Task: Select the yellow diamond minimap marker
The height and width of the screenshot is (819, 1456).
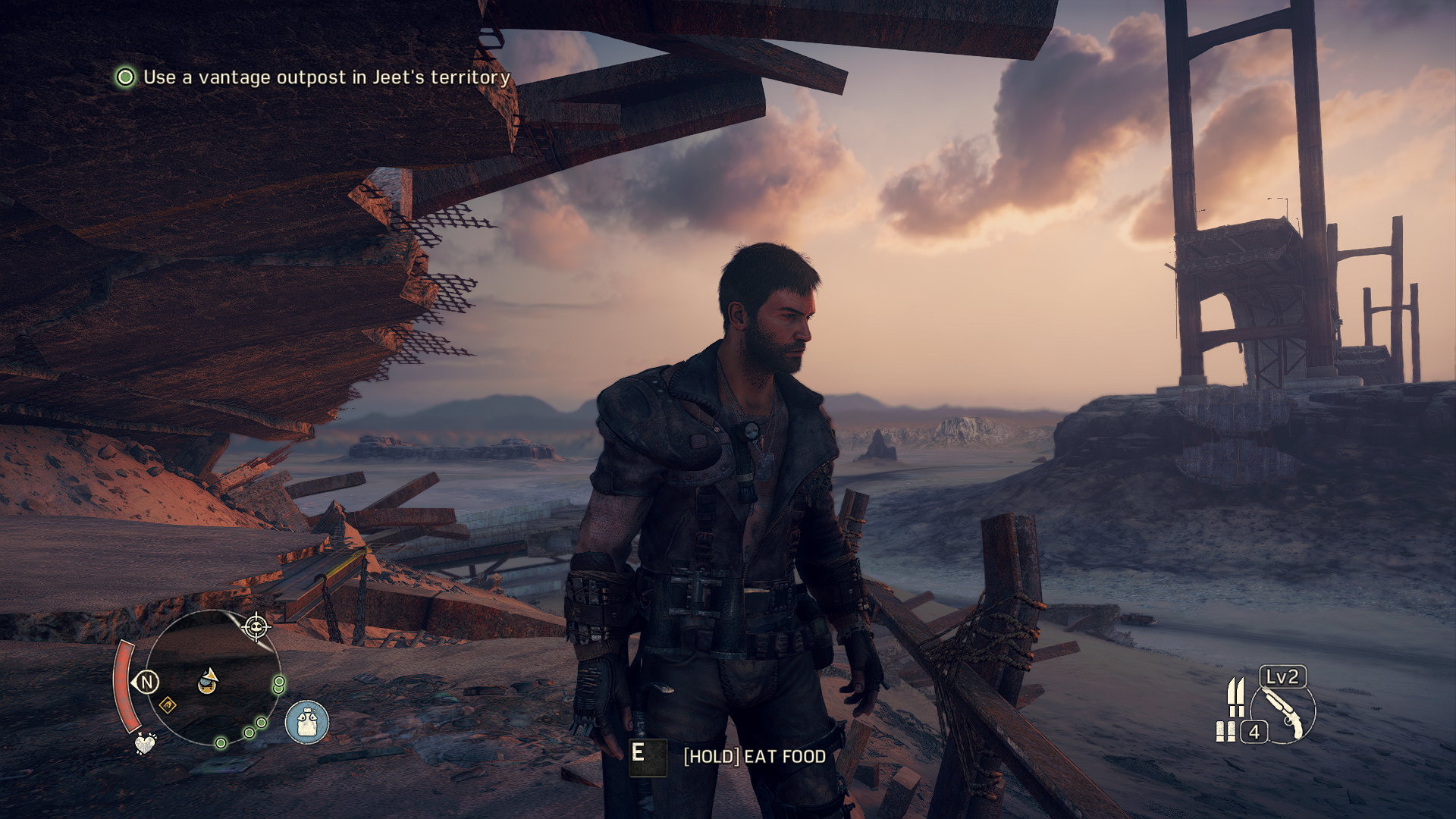Action: [168, 706]
